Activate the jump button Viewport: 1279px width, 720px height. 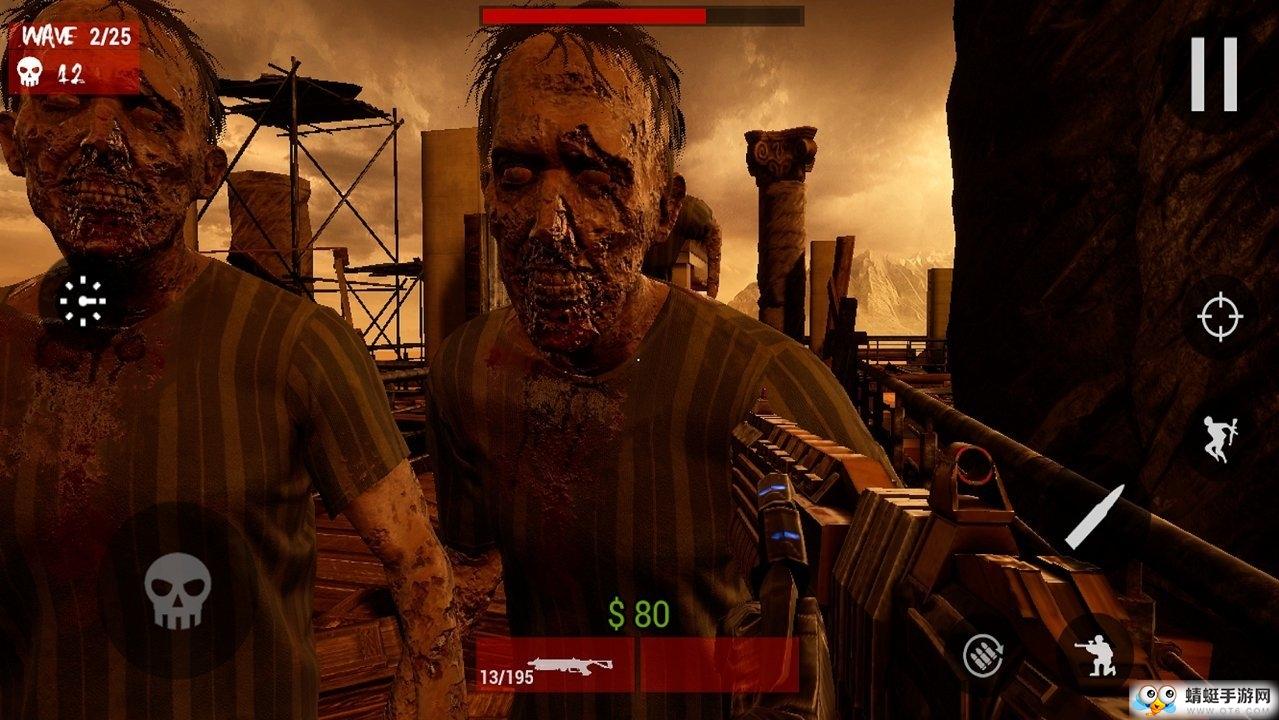pos(1219,438)
